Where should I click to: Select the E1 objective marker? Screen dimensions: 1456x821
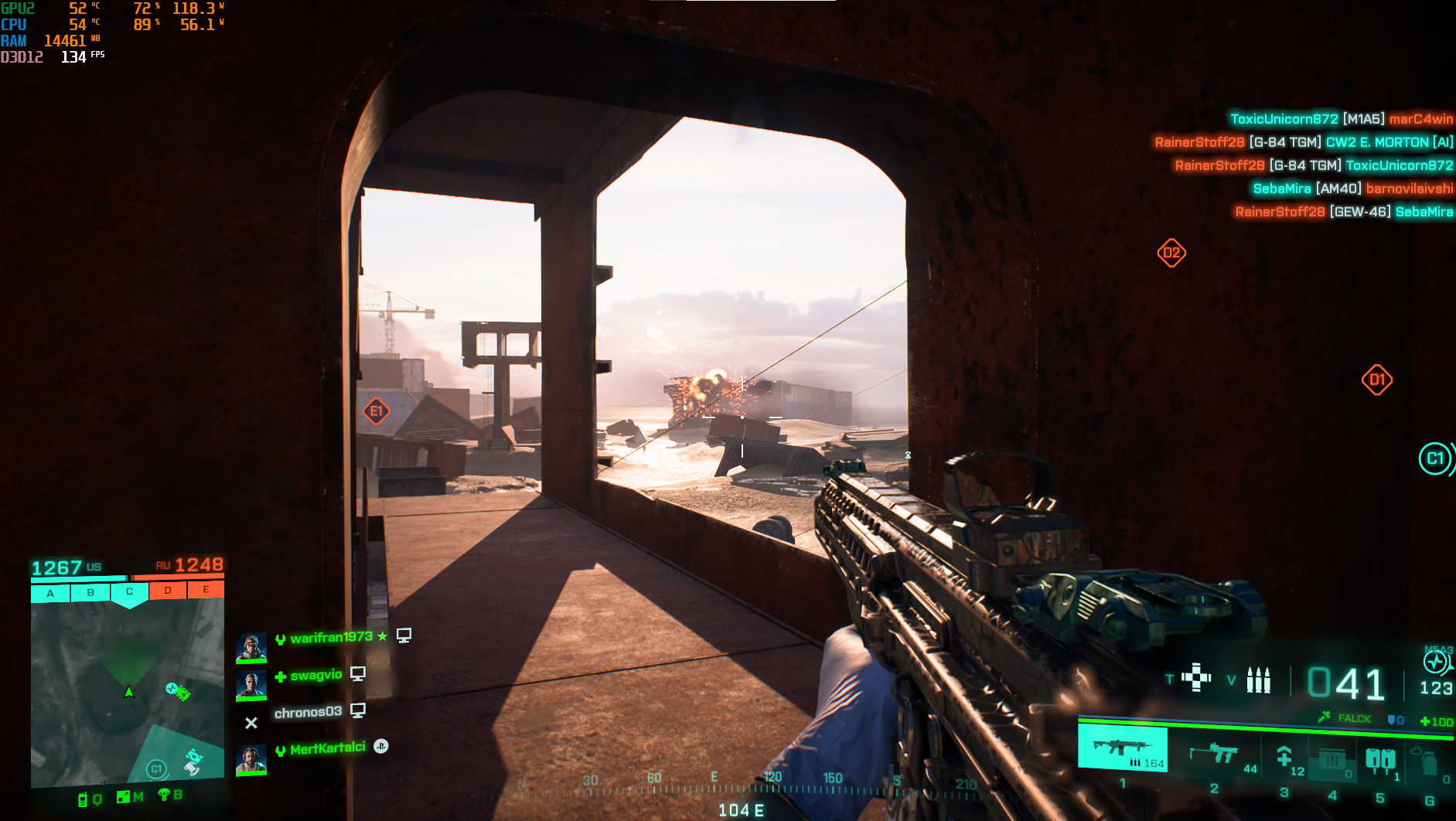pos(377,411)
